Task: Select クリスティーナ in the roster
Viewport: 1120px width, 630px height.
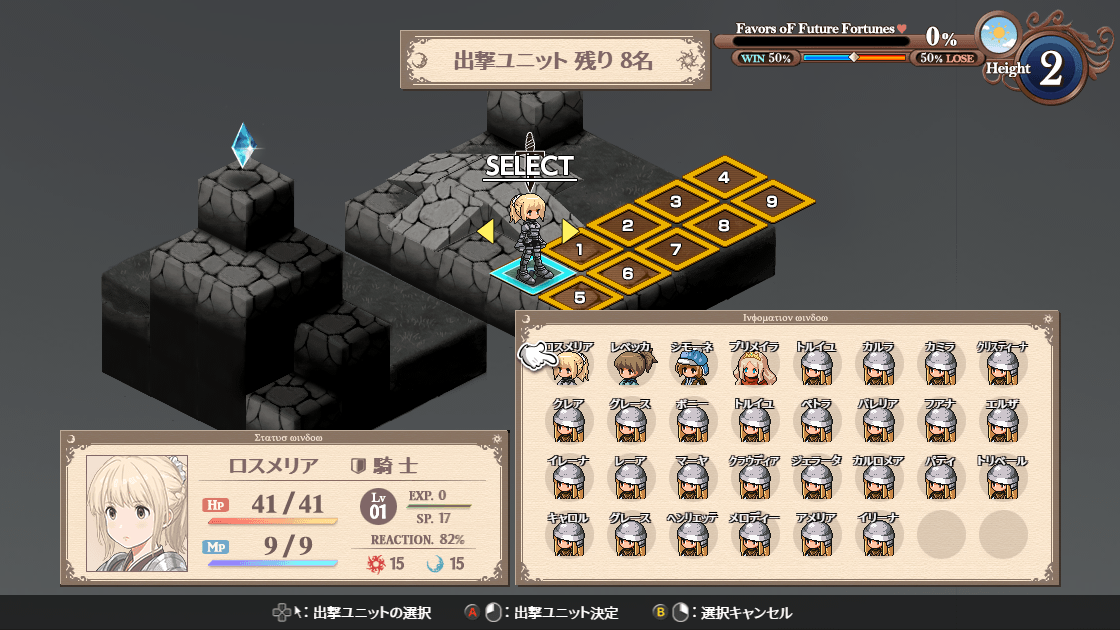Action: point(1002,366)
